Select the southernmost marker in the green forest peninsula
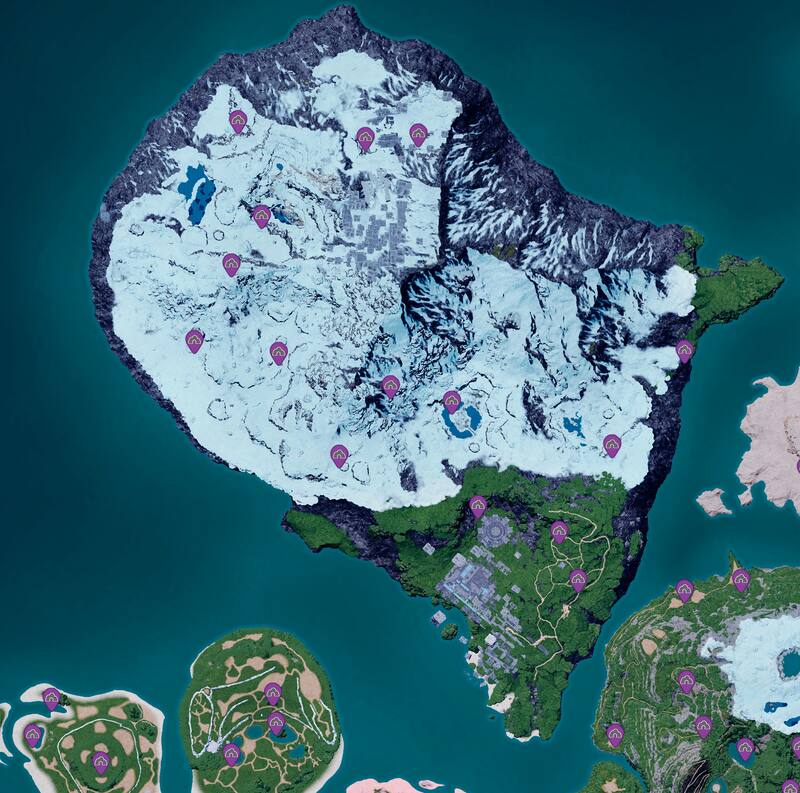This screenshot has width=800, height=793. [578, 579]
